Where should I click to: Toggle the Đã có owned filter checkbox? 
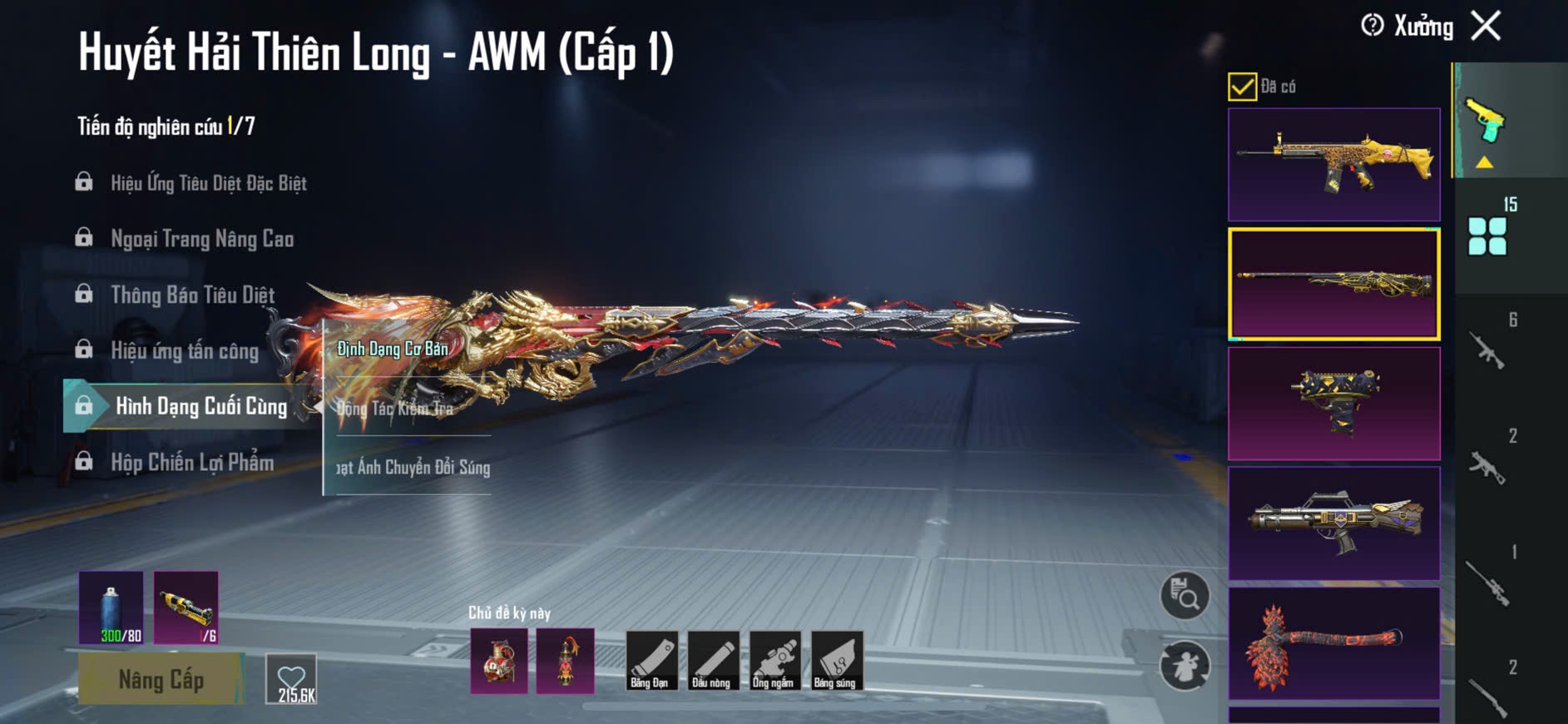[x=1242, y=87]
